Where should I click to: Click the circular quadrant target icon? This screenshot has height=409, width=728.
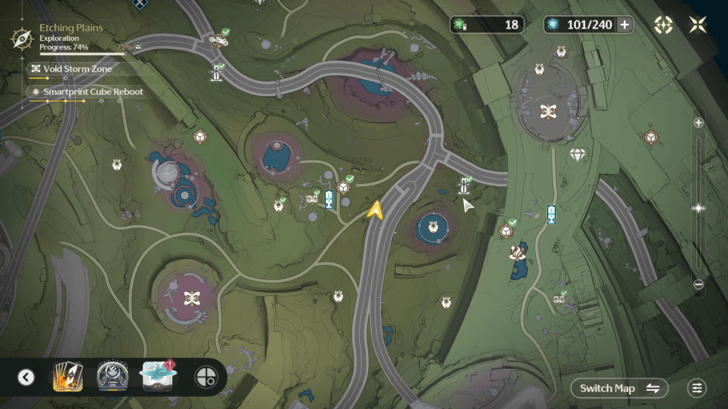click(205, 377)
